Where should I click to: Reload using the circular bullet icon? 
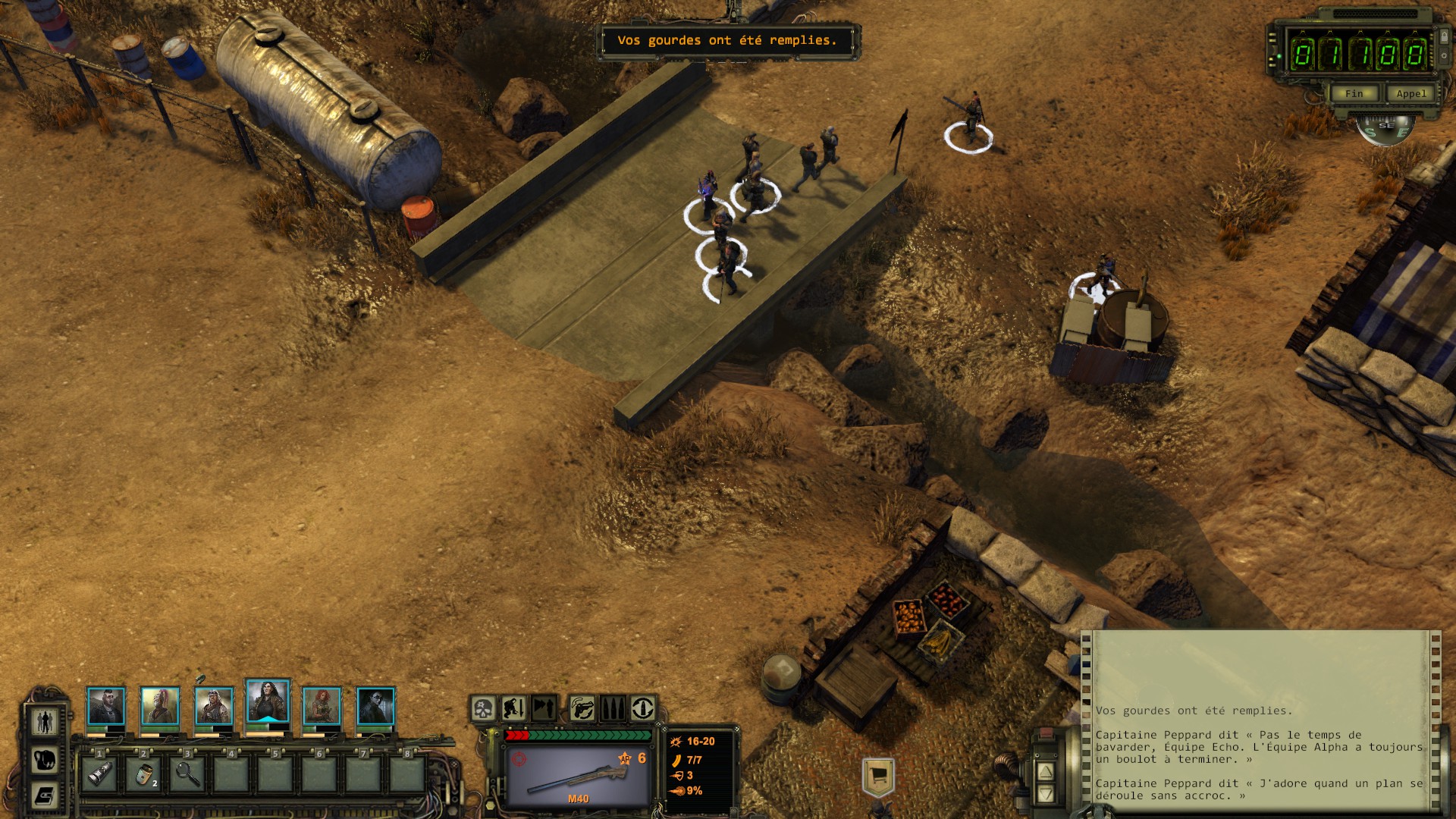643,709
